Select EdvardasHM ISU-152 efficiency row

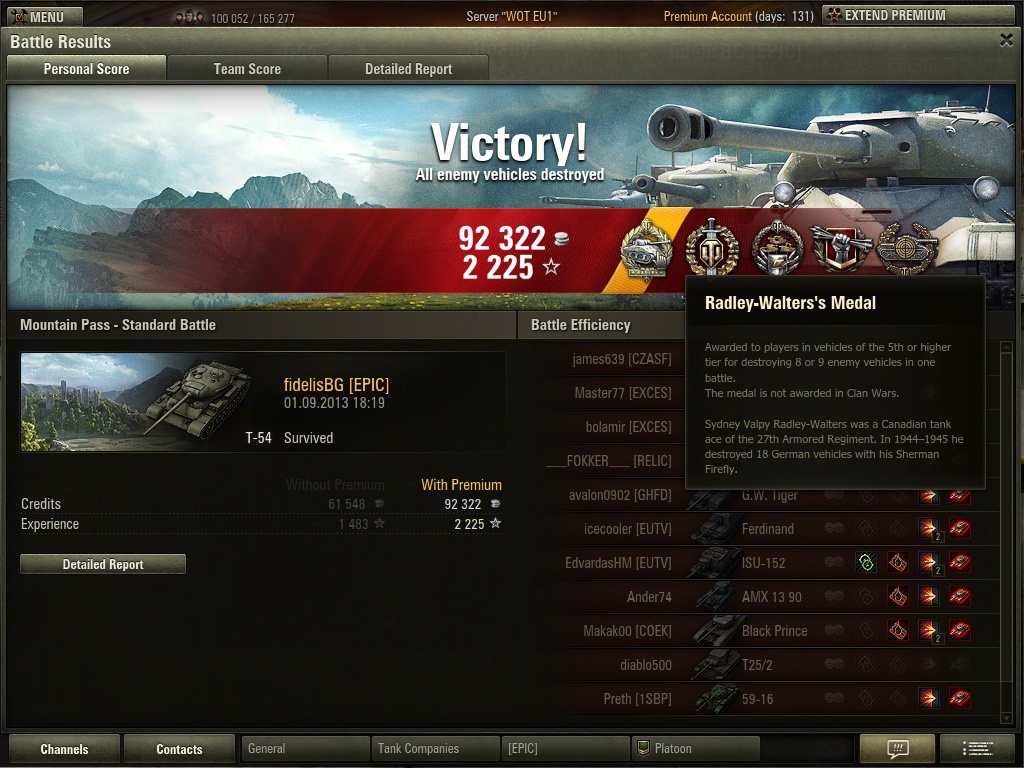[760, 563]
